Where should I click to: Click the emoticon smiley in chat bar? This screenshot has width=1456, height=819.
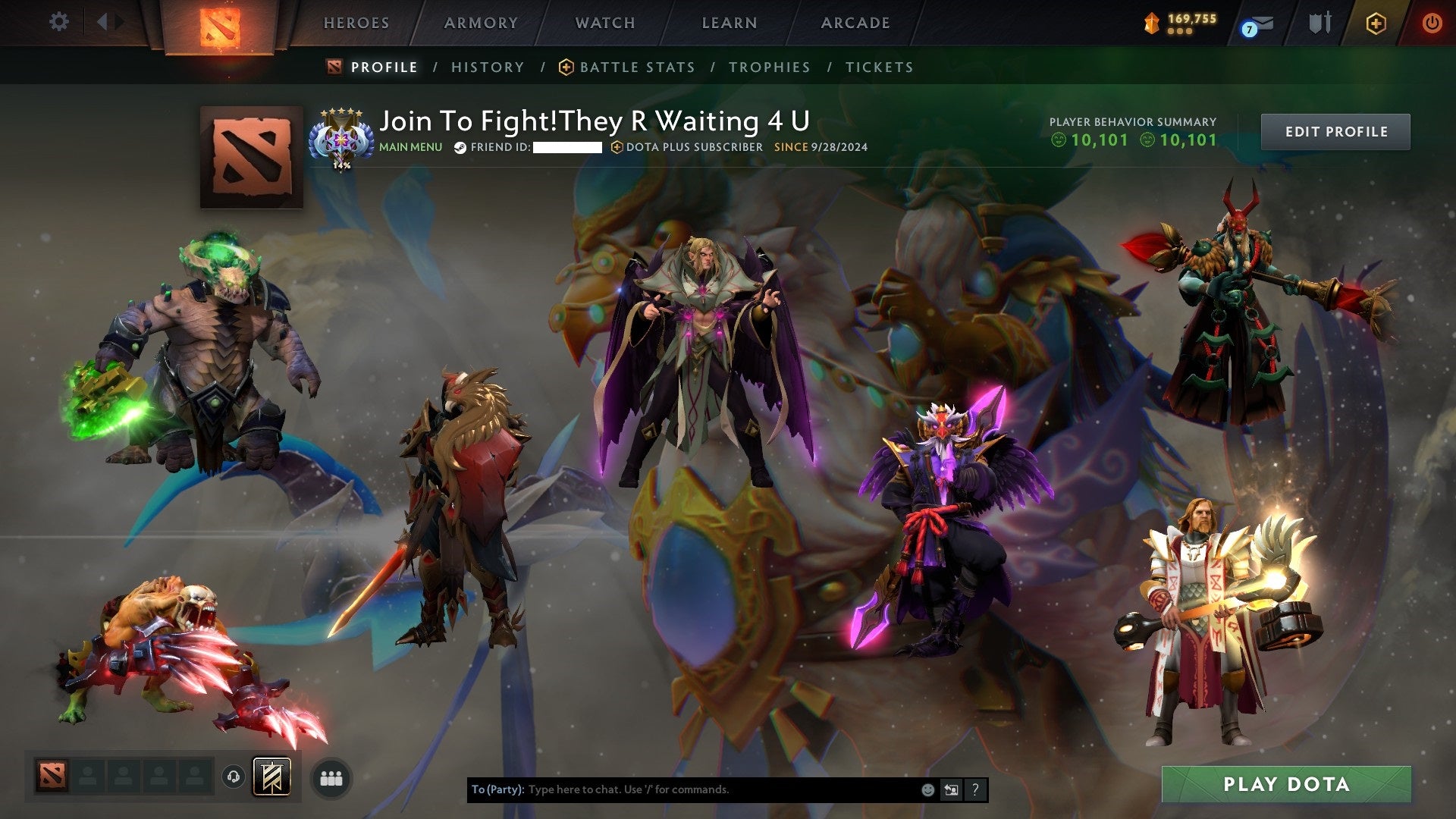927,789
